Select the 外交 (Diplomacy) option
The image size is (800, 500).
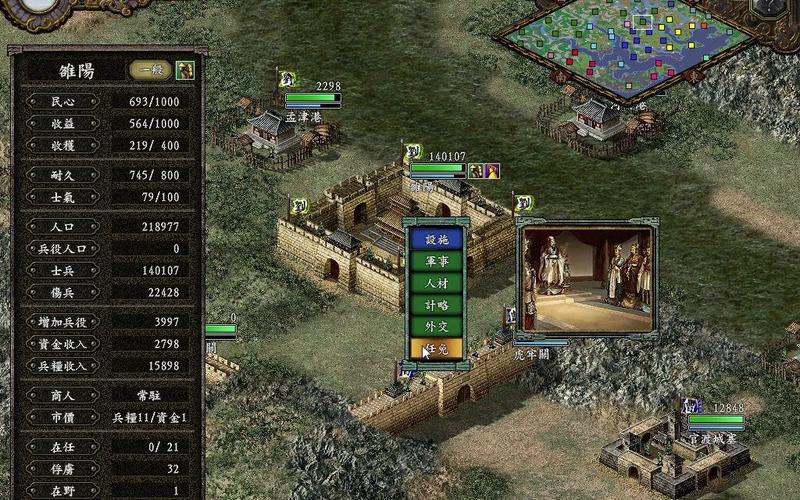pyautogui.click(x=436, y=327)
